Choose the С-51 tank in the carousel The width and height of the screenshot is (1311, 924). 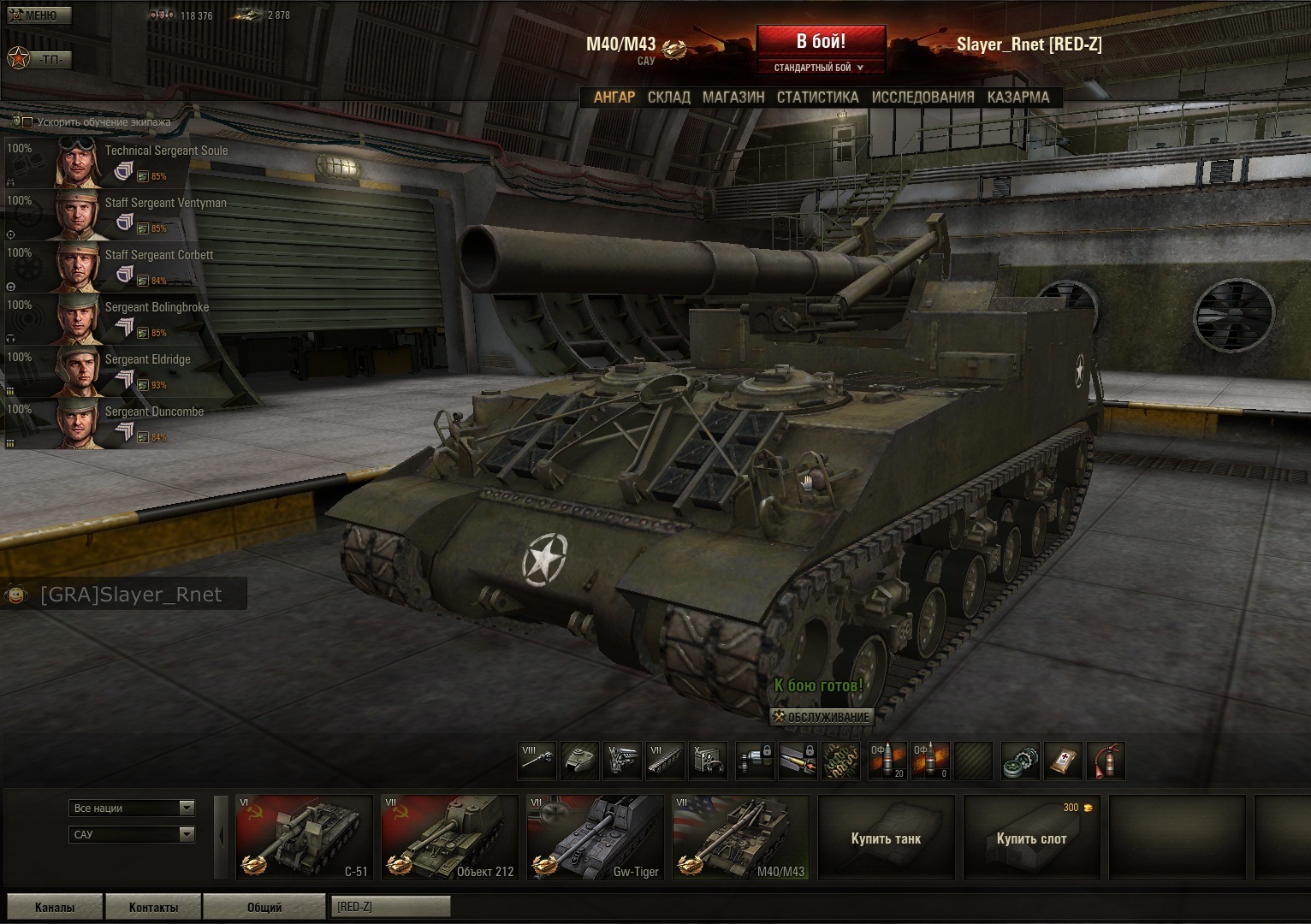[x=304, y=838]
